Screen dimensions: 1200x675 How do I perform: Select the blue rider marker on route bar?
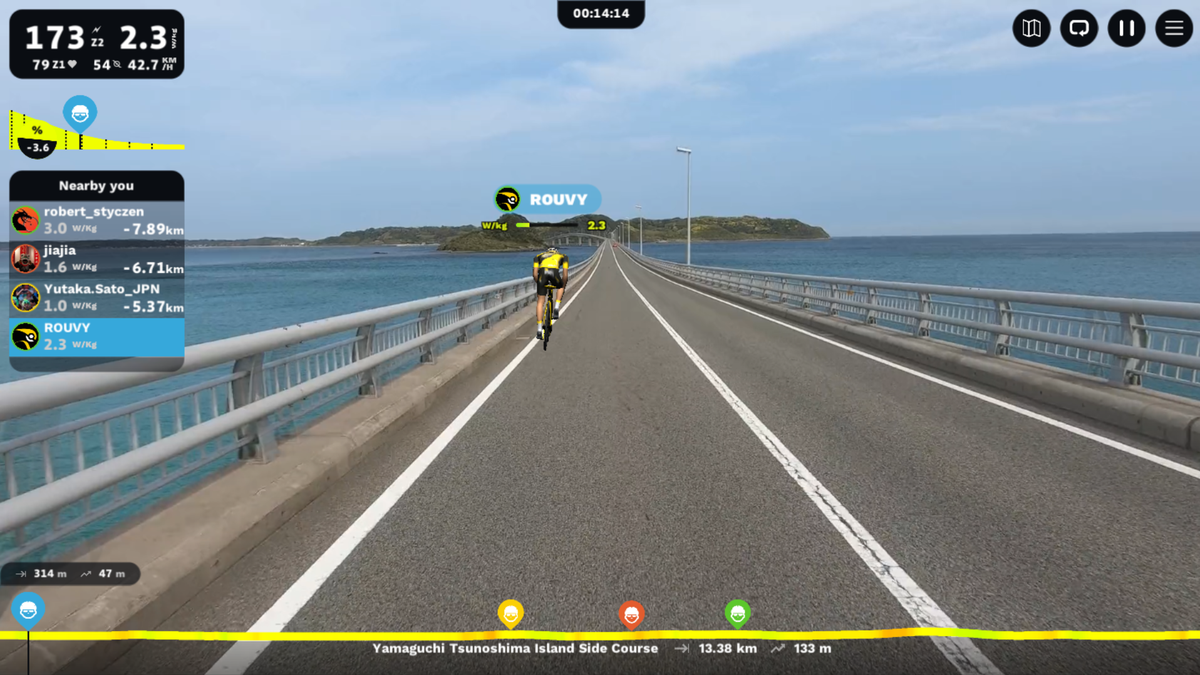(x=28, y=609)
